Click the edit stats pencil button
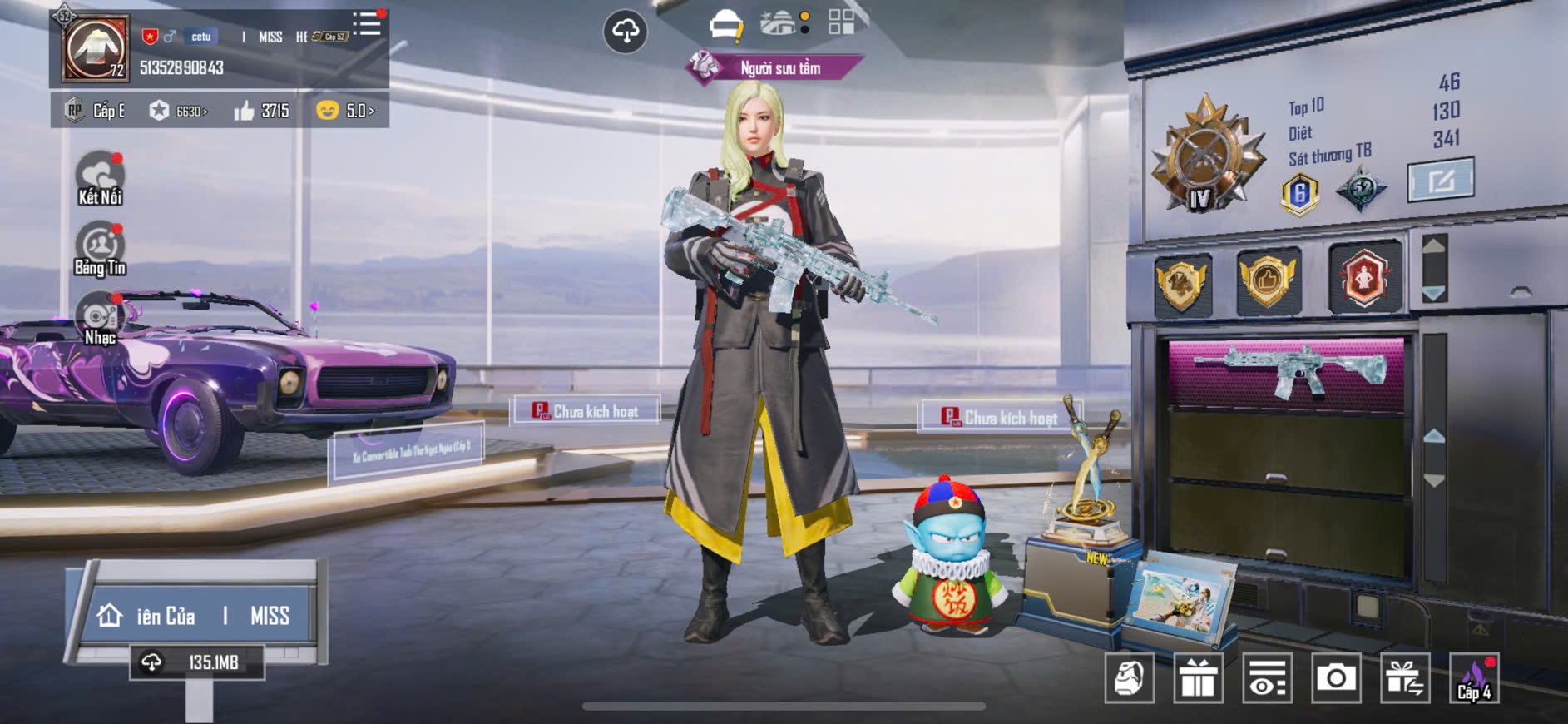 tap(1440, 180)
